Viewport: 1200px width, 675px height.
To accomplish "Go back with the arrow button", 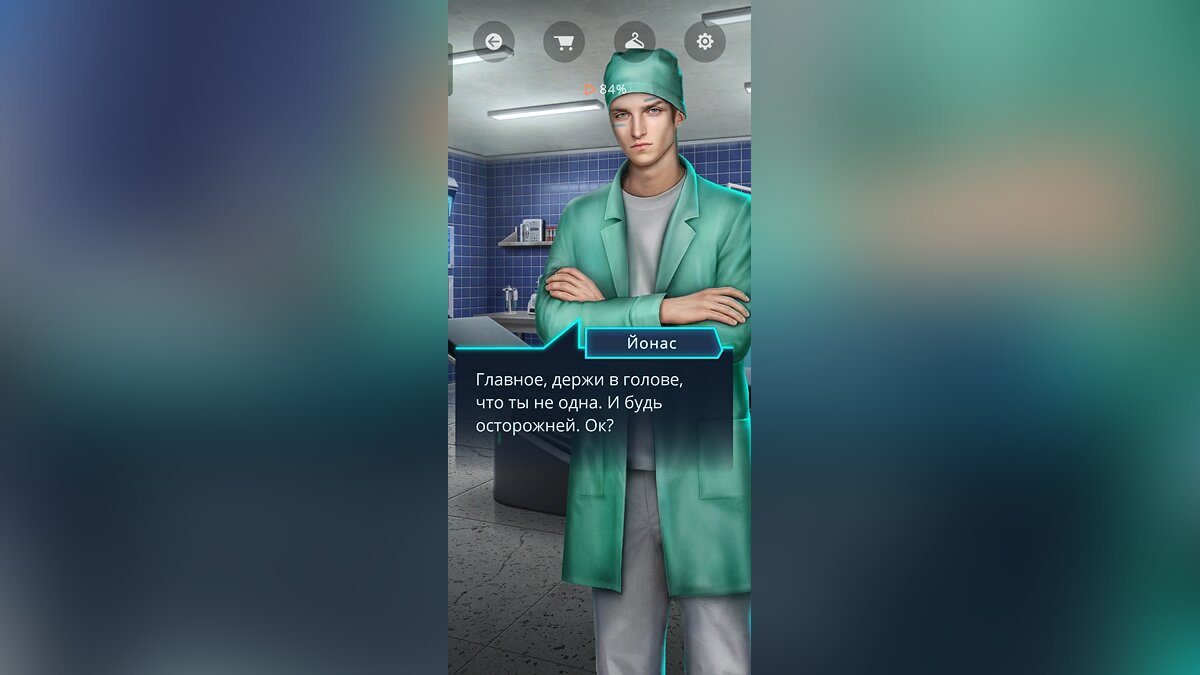I will tap(493, 42).
